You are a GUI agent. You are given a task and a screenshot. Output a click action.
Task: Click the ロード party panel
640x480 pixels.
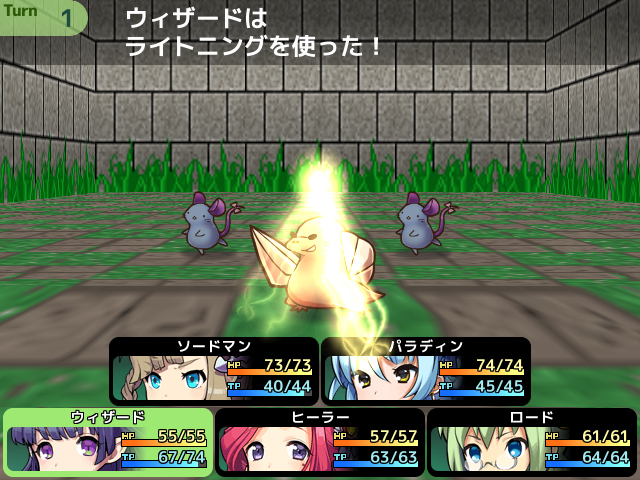[532, 442]
